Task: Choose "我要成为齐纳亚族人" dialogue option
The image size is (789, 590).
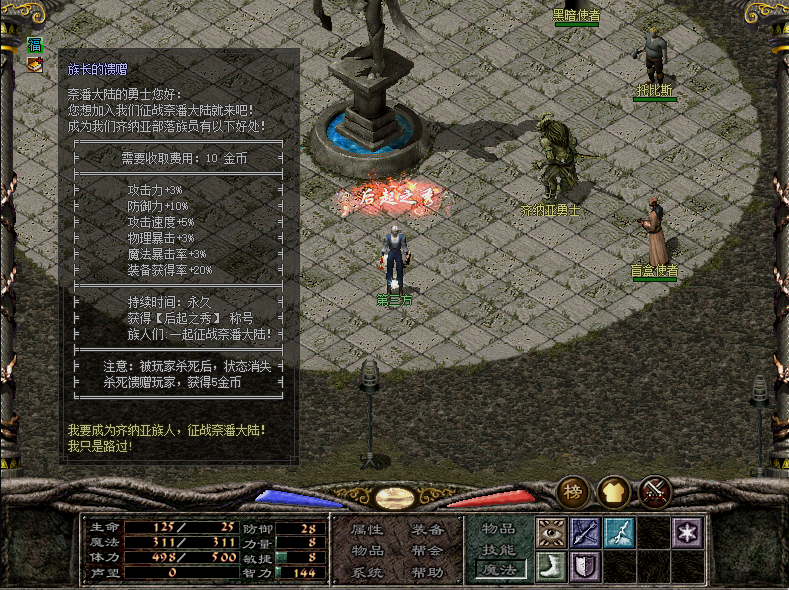Action: point(167,429)
